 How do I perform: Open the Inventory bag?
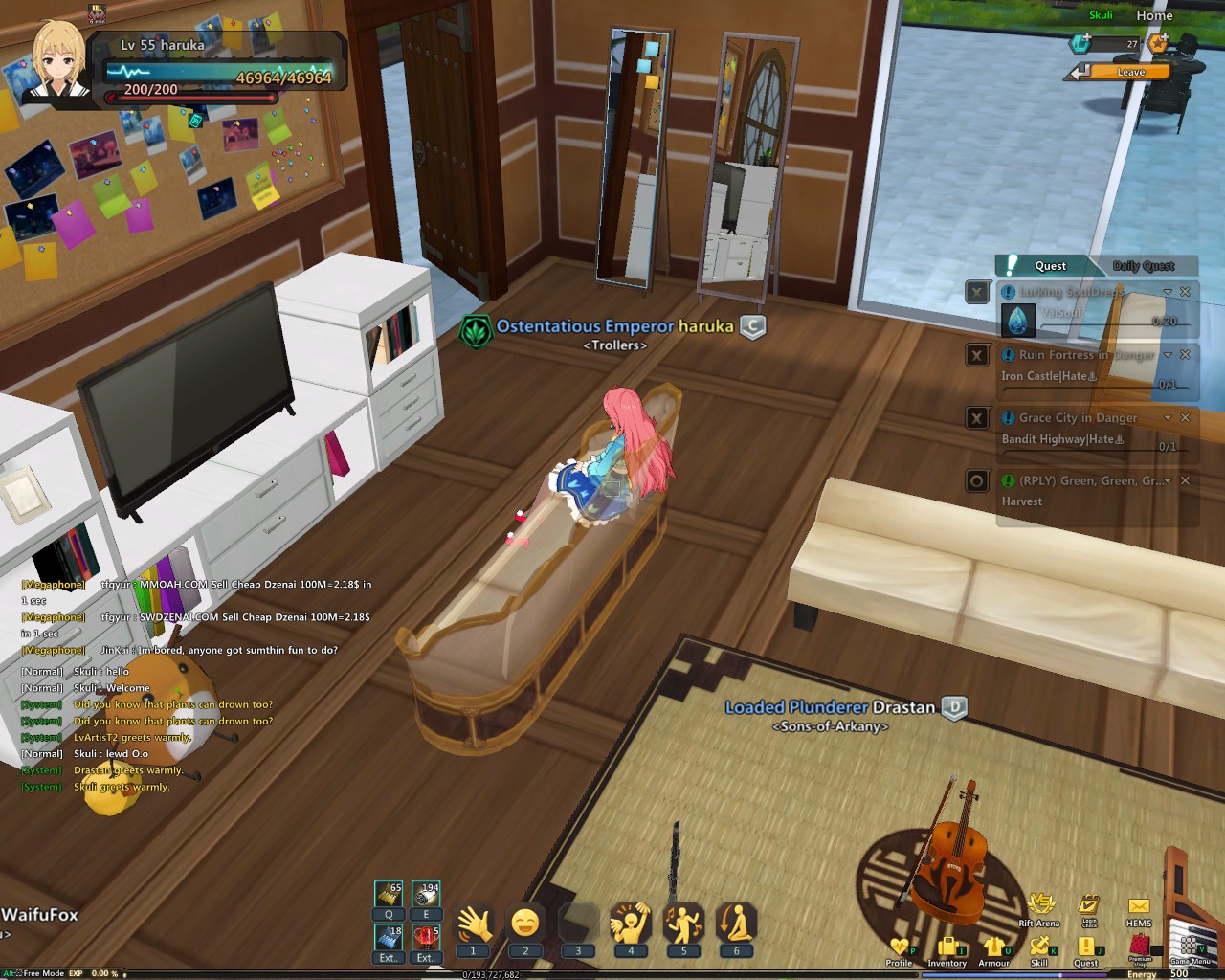tap(947, 949)
